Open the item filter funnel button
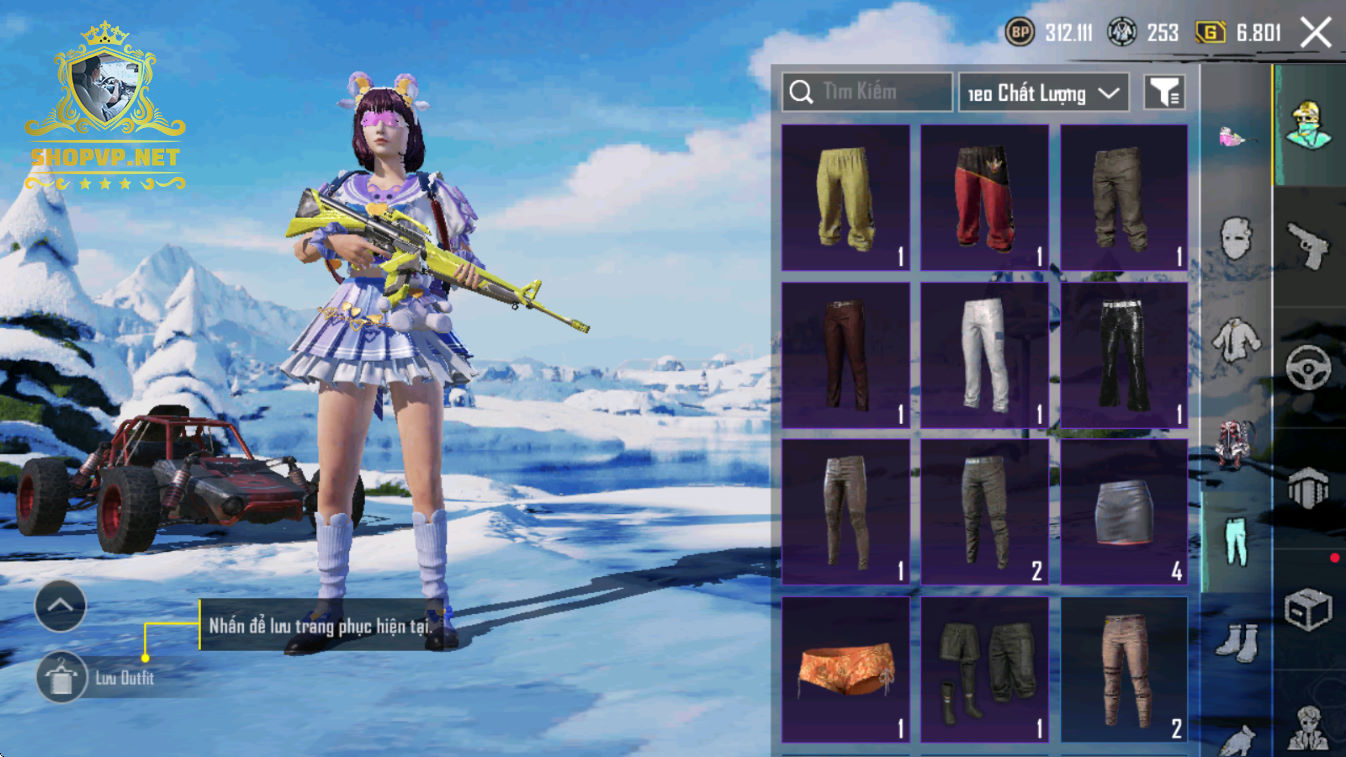1346x757 pixels. click(x=1164, y=93)
